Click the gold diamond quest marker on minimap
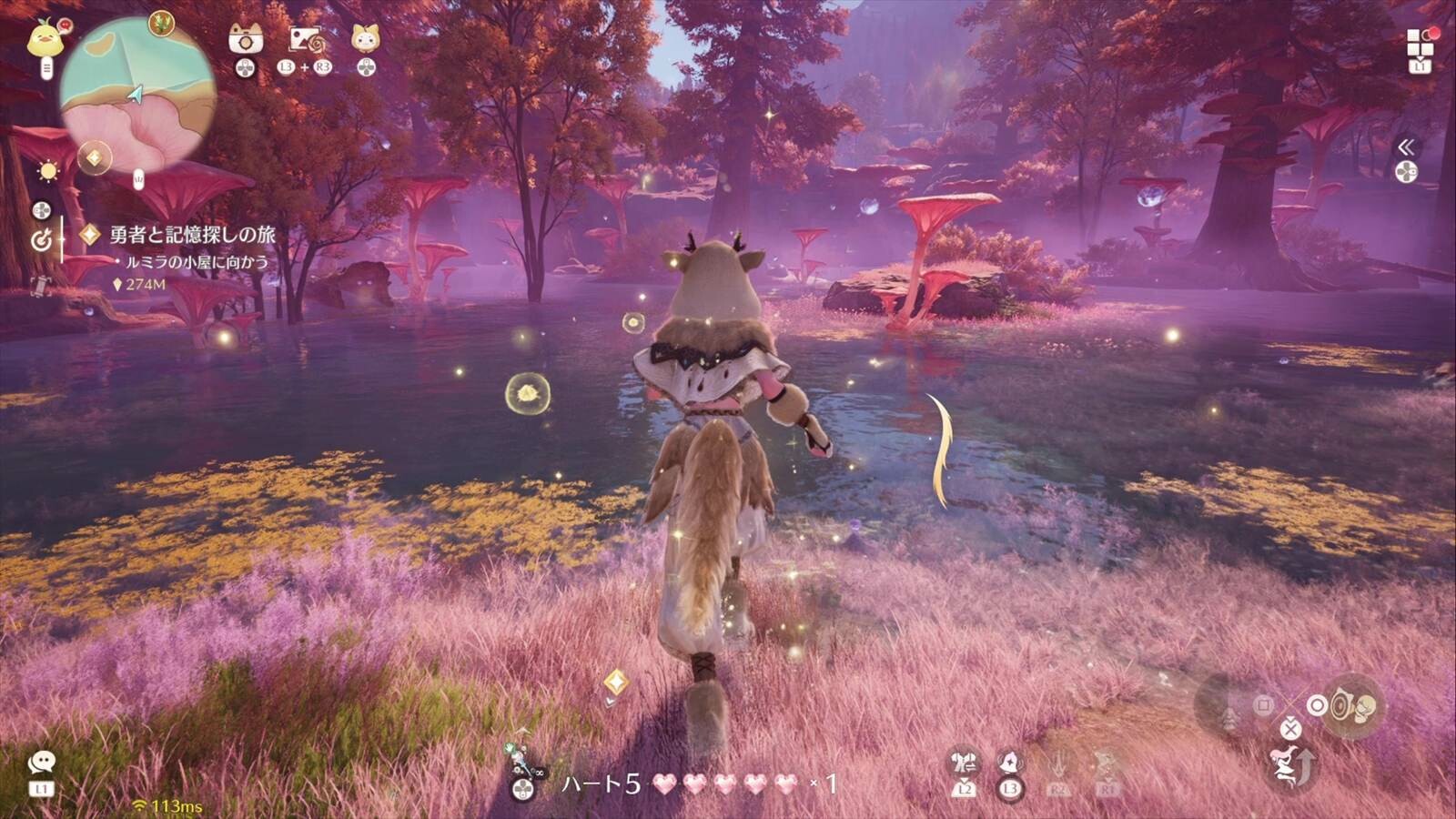This screenshot has width=1456, height=819. coord(94,158)
